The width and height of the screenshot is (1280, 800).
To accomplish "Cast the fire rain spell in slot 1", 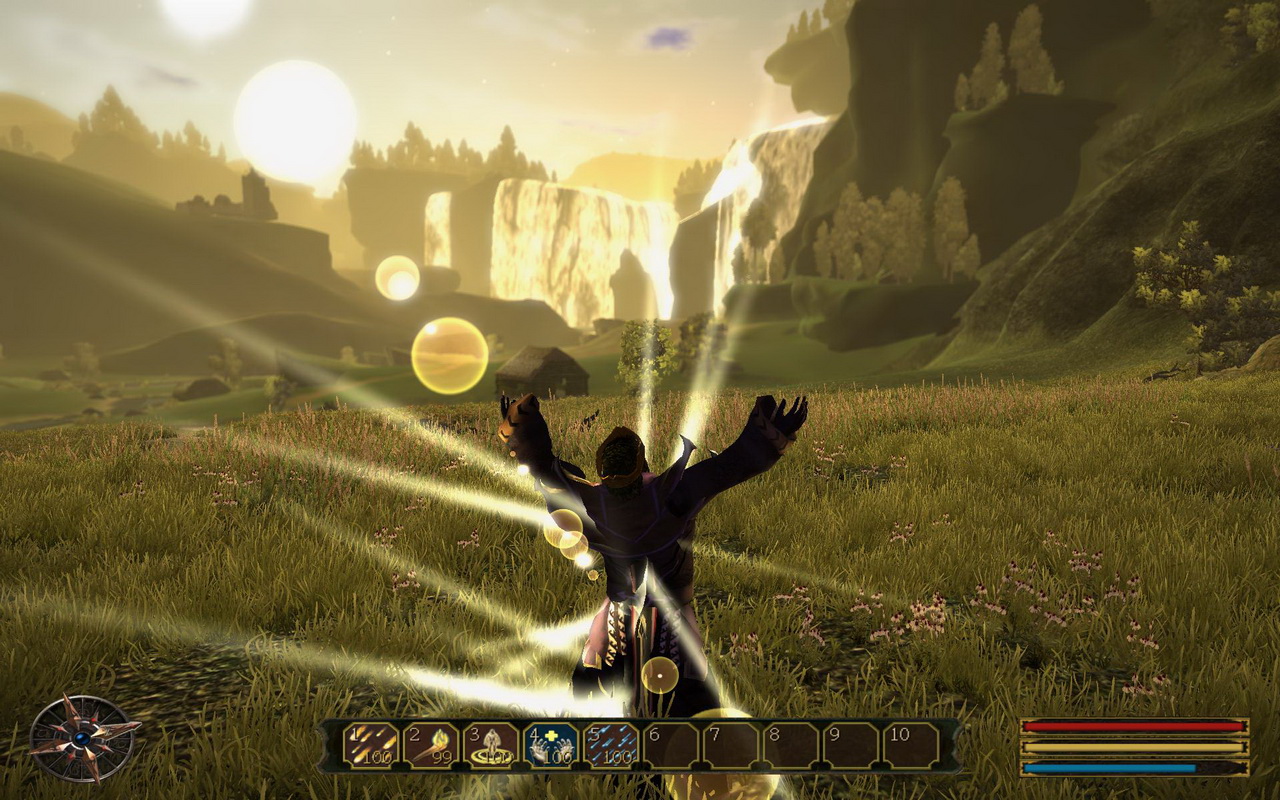I will (370, 745).
